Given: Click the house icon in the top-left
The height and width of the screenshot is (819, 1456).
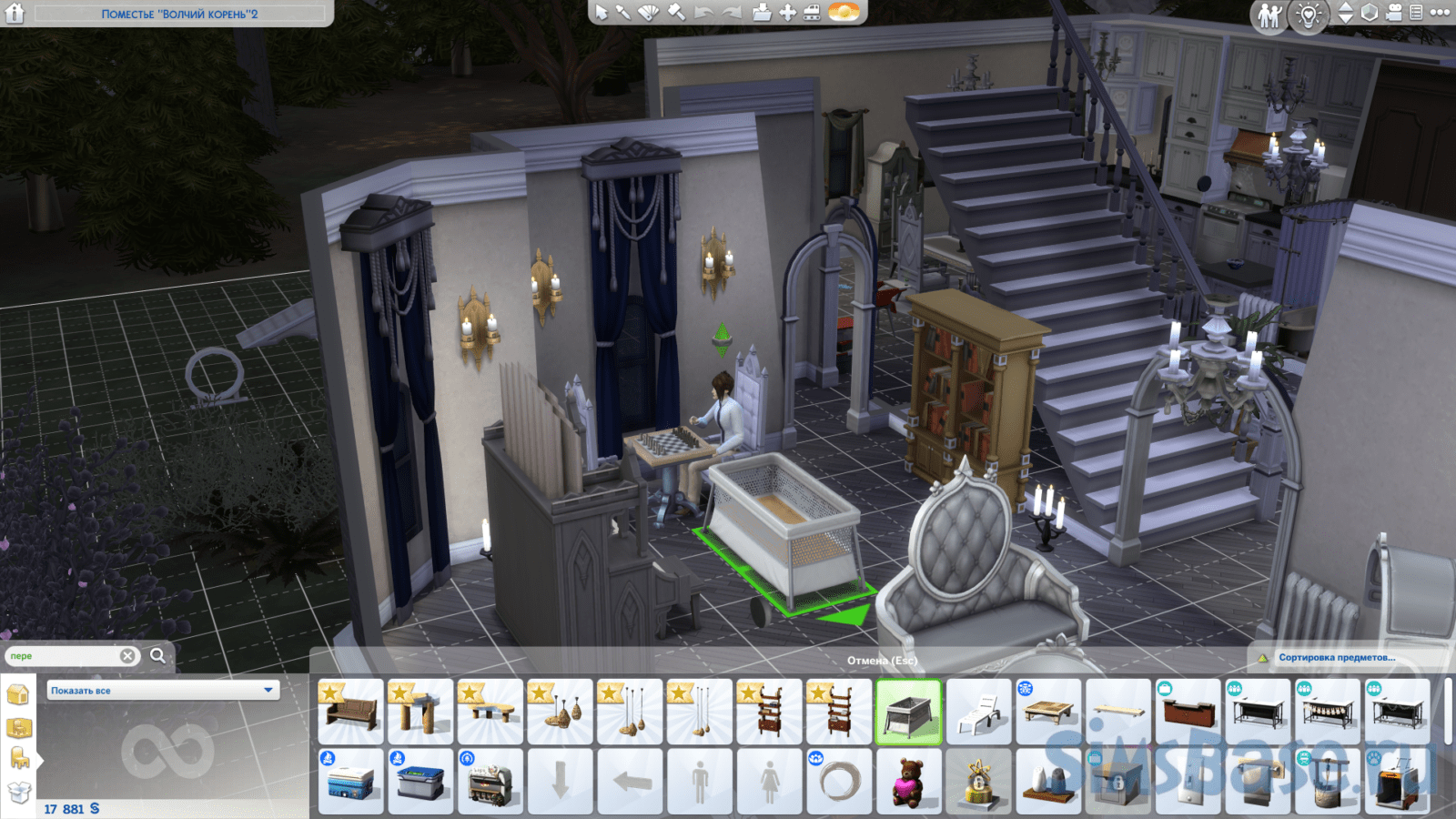Looking at the screenshot, I should point(15,13).
